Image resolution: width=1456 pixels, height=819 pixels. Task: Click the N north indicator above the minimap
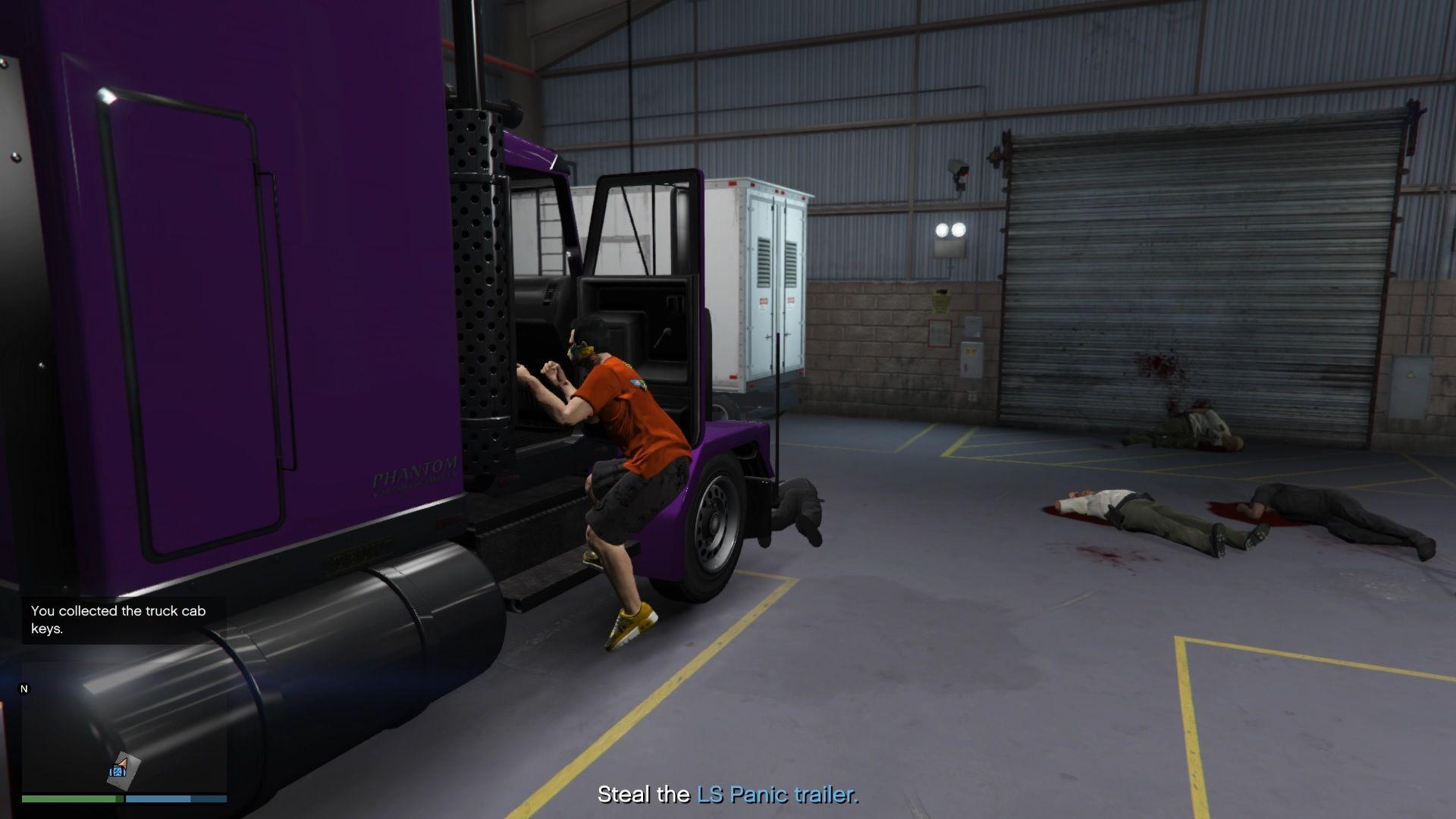(24, 689)
